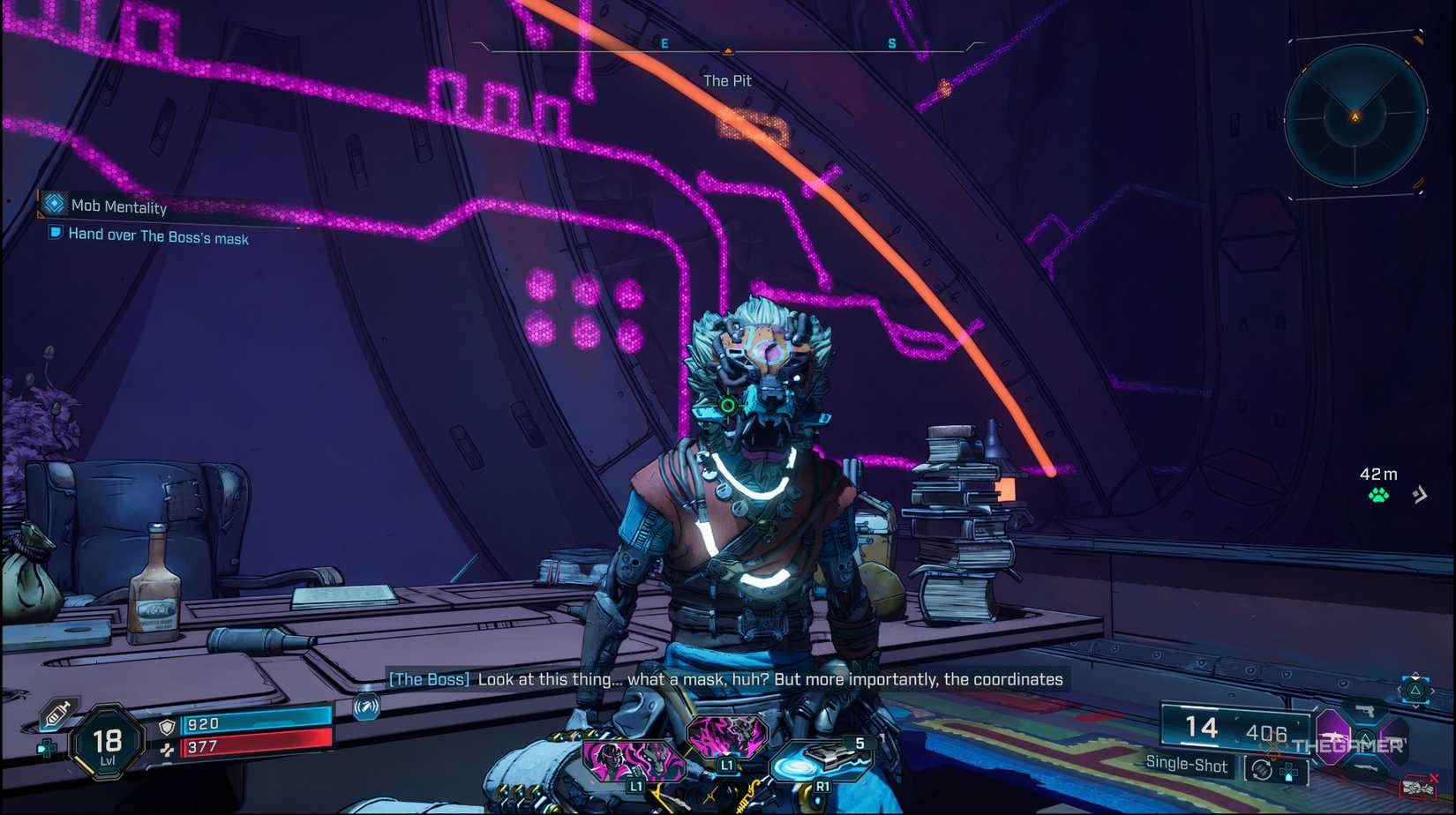This screenshot has width=1456, height=815.
Task: Click the green paw waypoint marker
Action: tap(1378, 495)
